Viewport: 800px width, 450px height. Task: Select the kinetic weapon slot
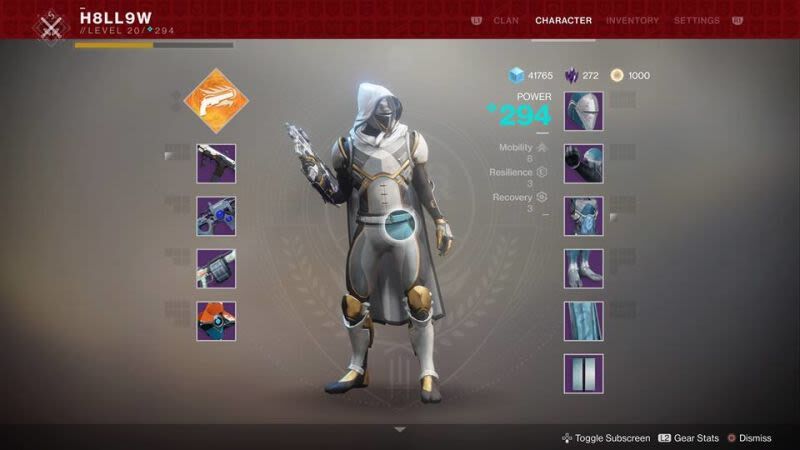(216, 164)
